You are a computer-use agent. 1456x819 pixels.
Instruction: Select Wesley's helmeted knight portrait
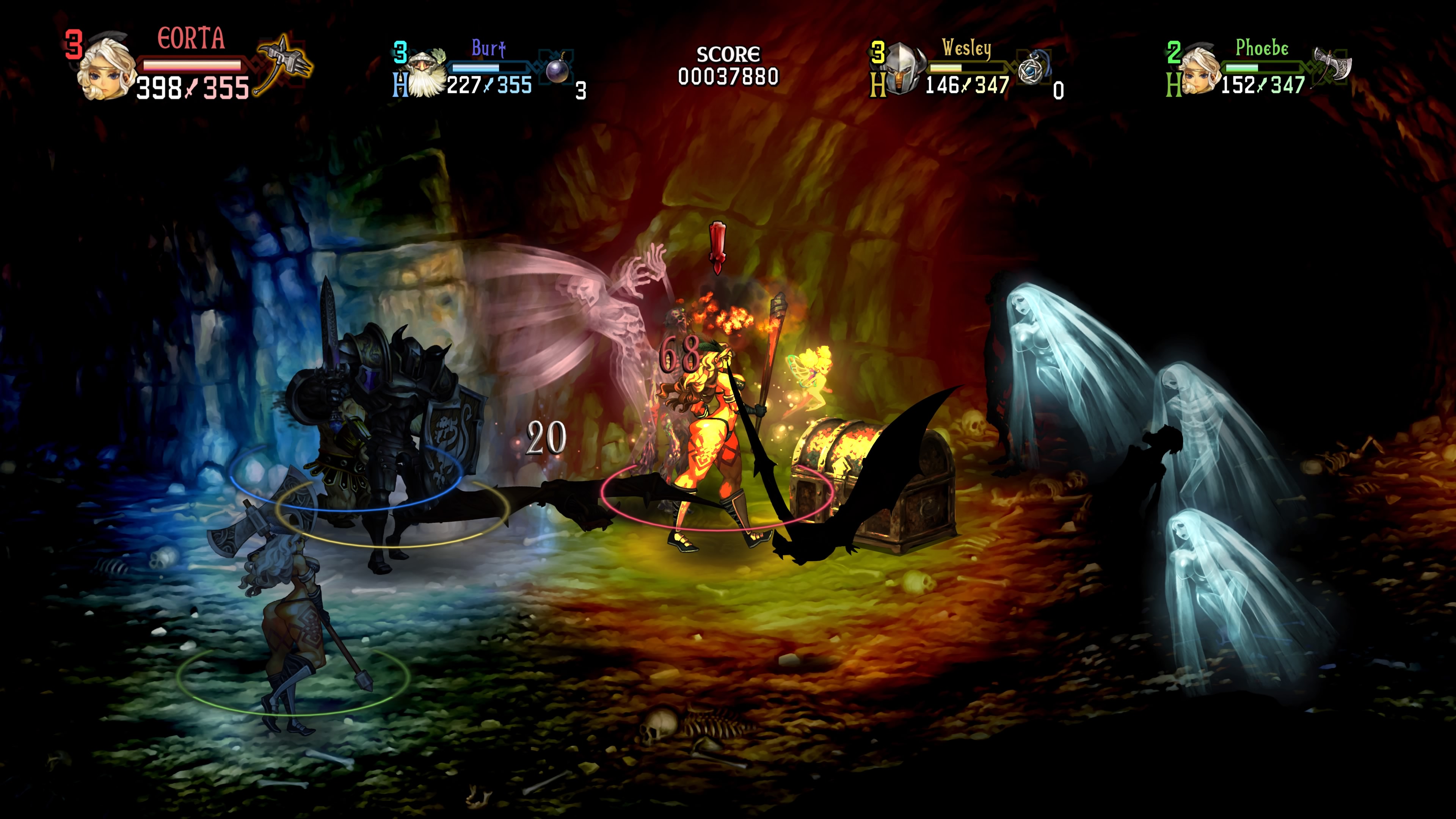pyautogui.click(x=903, y=70)
